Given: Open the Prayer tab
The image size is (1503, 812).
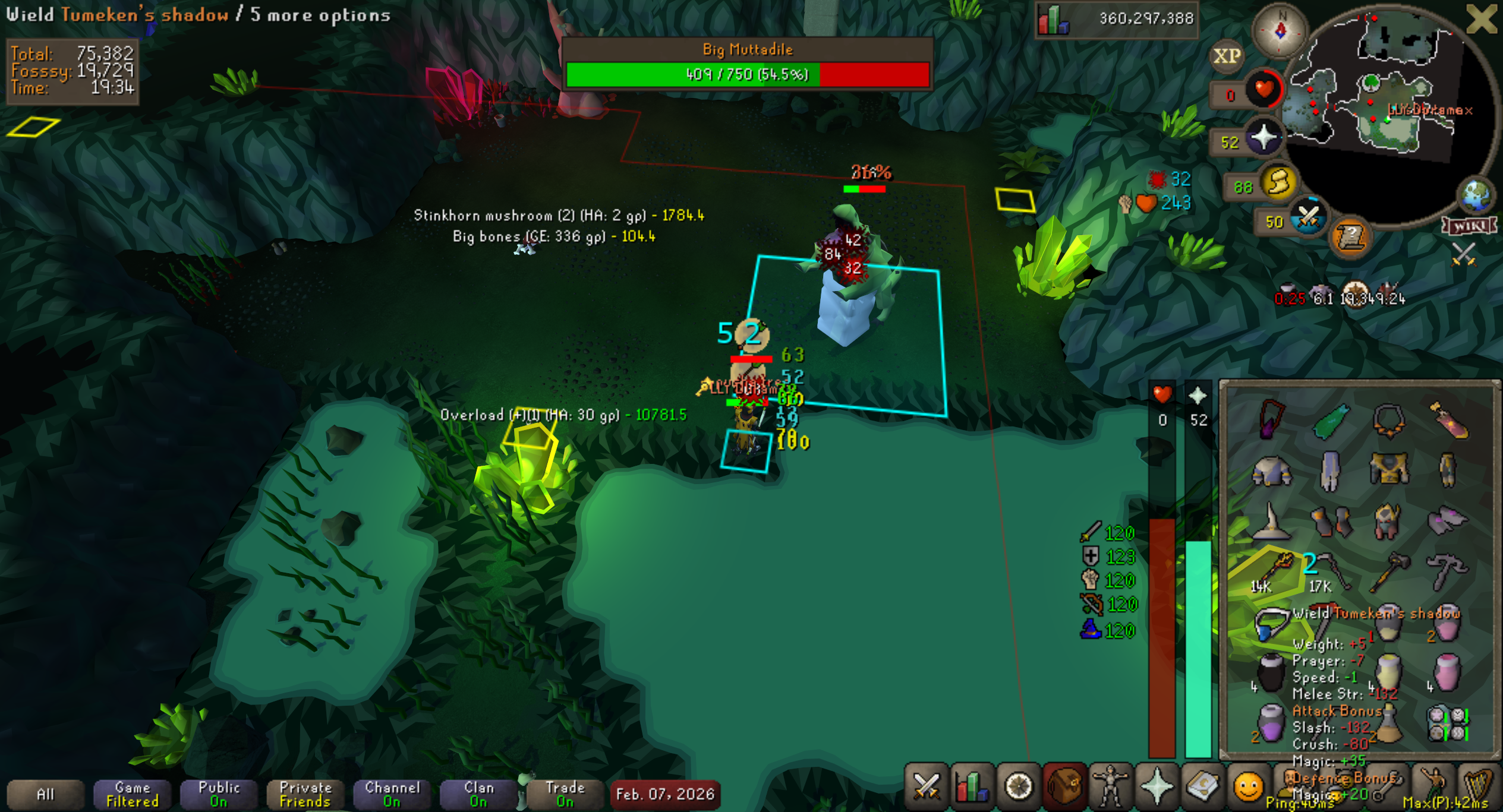Looking at the screenshot, I should [1157, 787].
